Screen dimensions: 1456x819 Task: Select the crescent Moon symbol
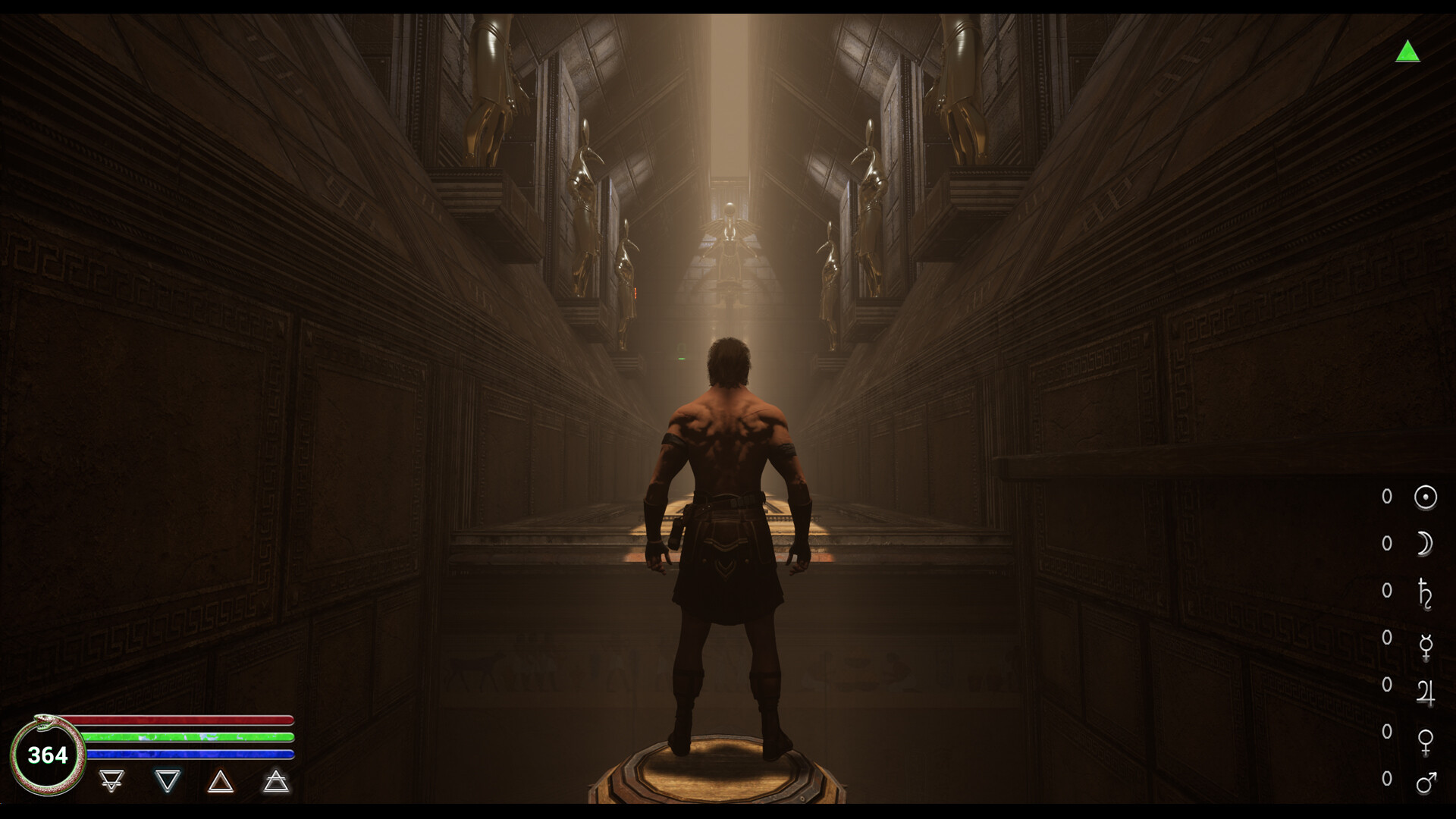click(x=1425, y=544)
